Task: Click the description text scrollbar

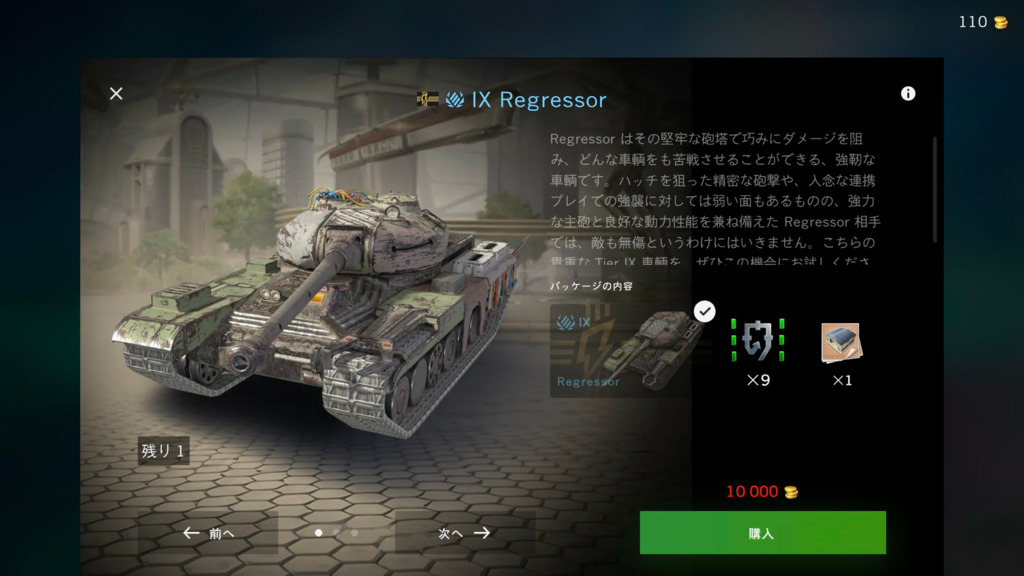Action: coord(935,190)
